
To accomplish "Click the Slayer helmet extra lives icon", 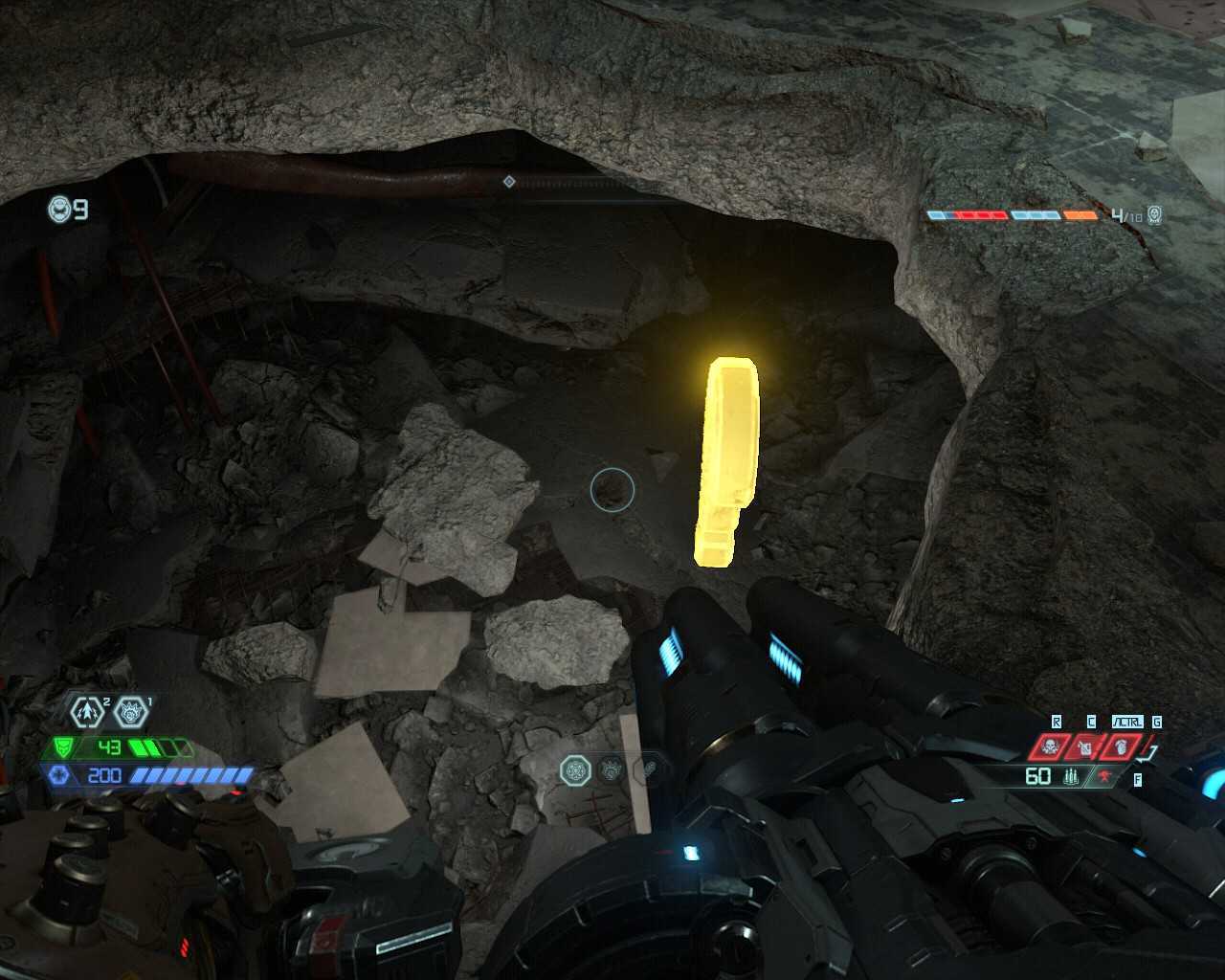I will (x=60, y=209).
